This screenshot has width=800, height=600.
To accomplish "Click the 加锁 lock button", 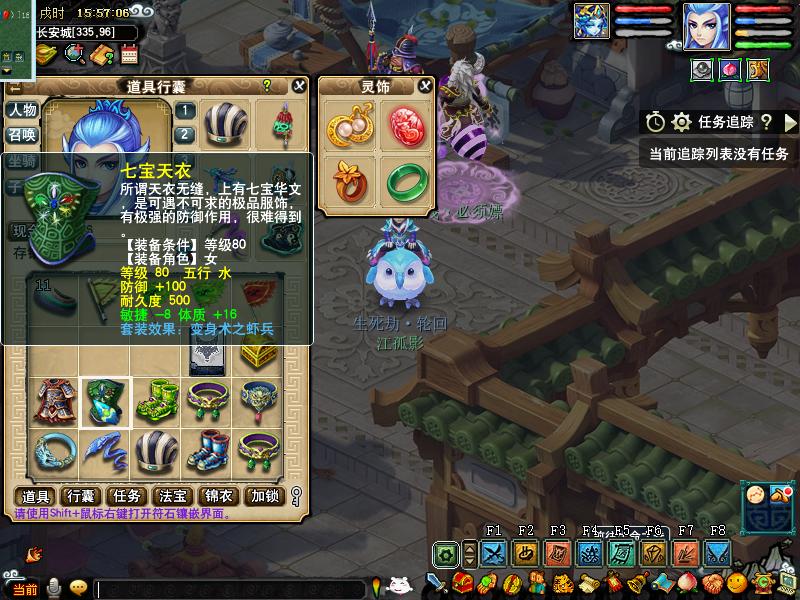I will click(265, 496).
